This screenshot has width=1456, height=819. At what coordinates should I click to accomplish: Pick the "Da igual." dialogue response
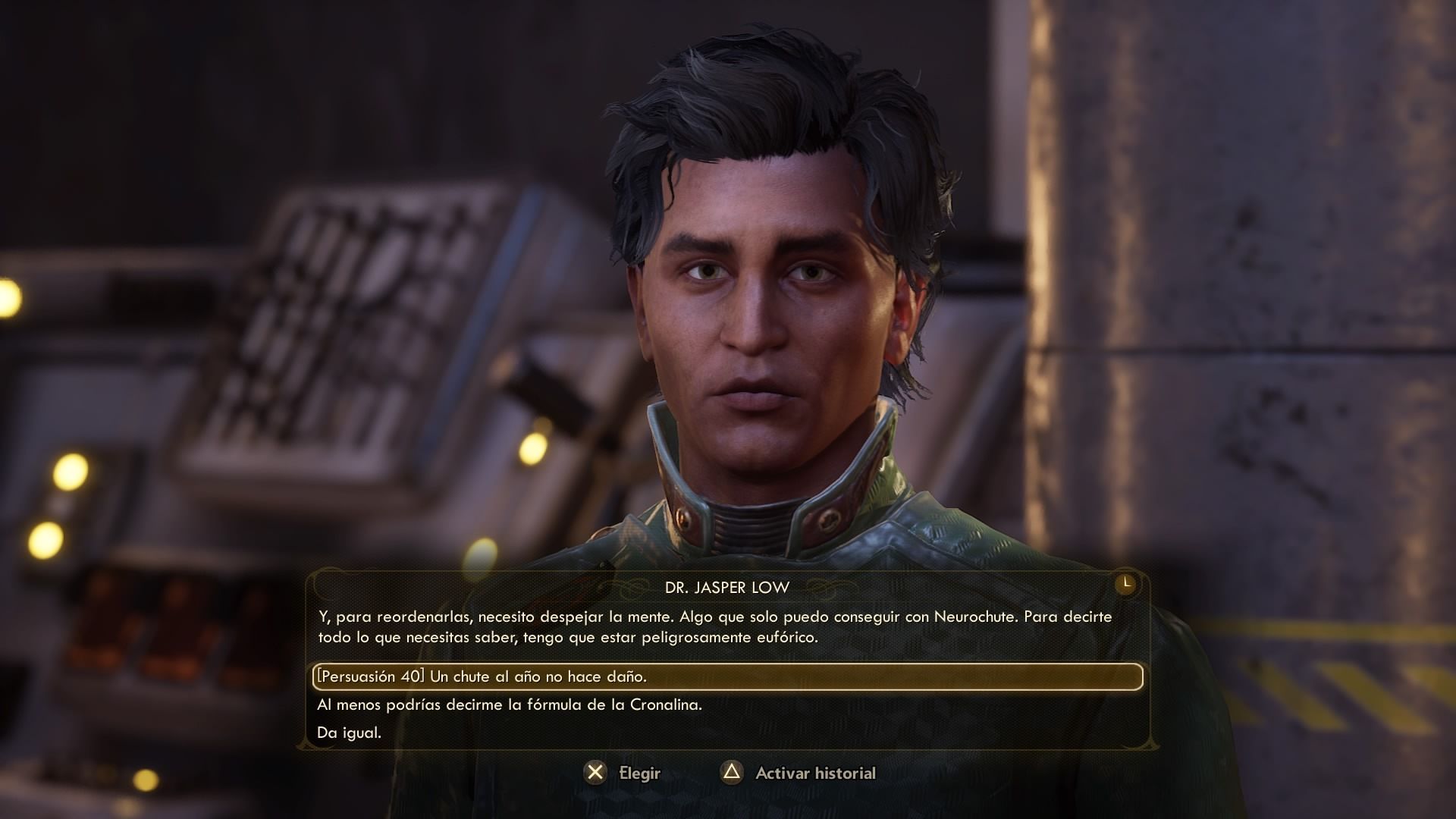[350, 733]
